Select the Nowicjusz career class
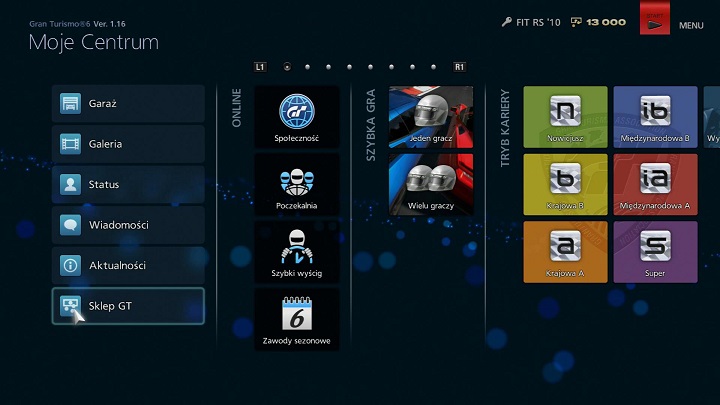 [565, 117]
